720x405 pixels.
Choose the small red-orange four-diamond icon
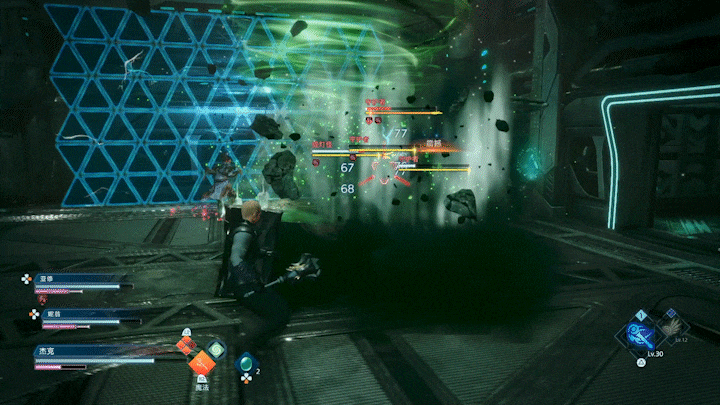coord(185,346)
